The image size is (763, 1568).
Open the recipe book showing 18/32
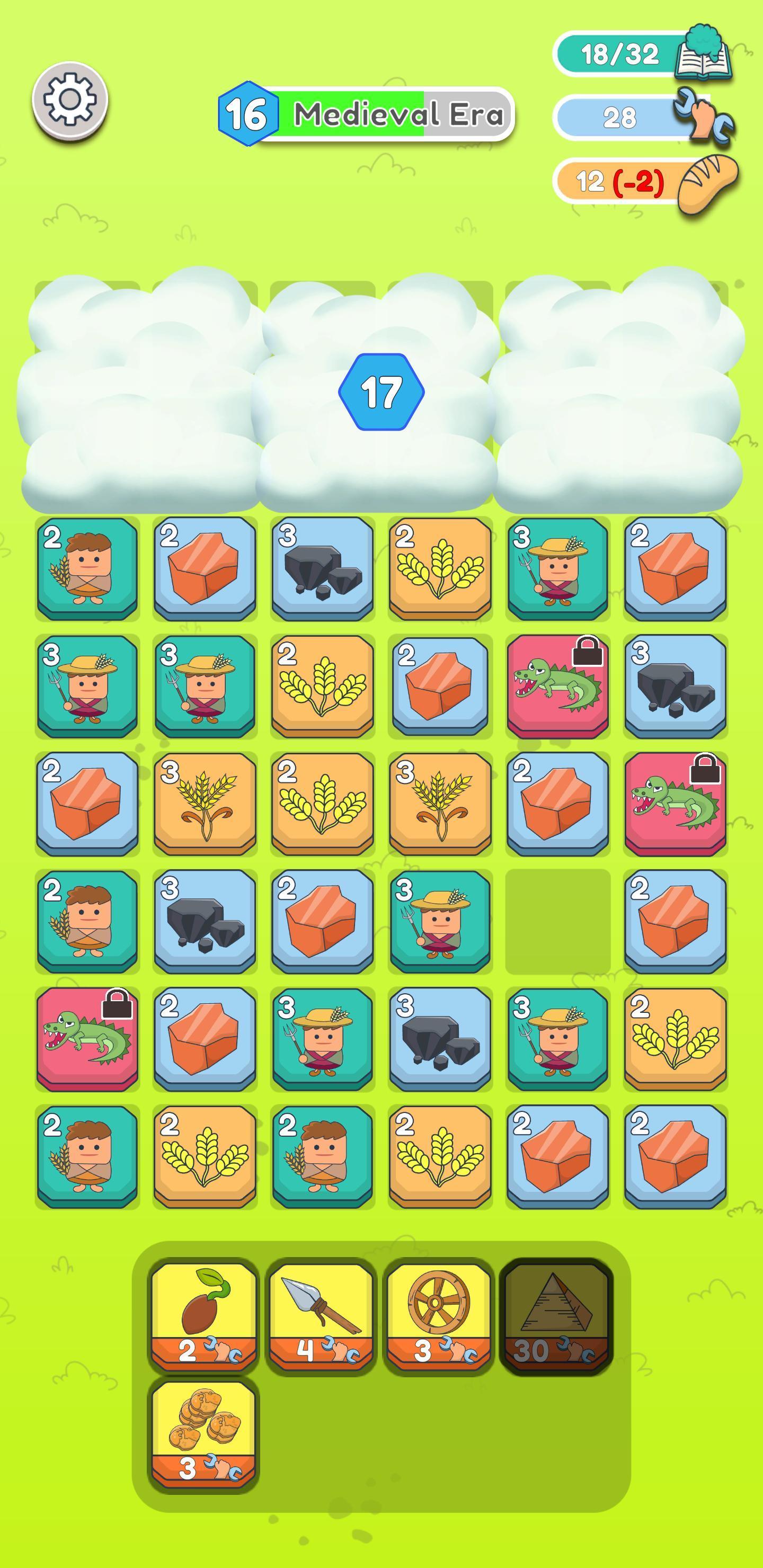[x=705, y=56]
